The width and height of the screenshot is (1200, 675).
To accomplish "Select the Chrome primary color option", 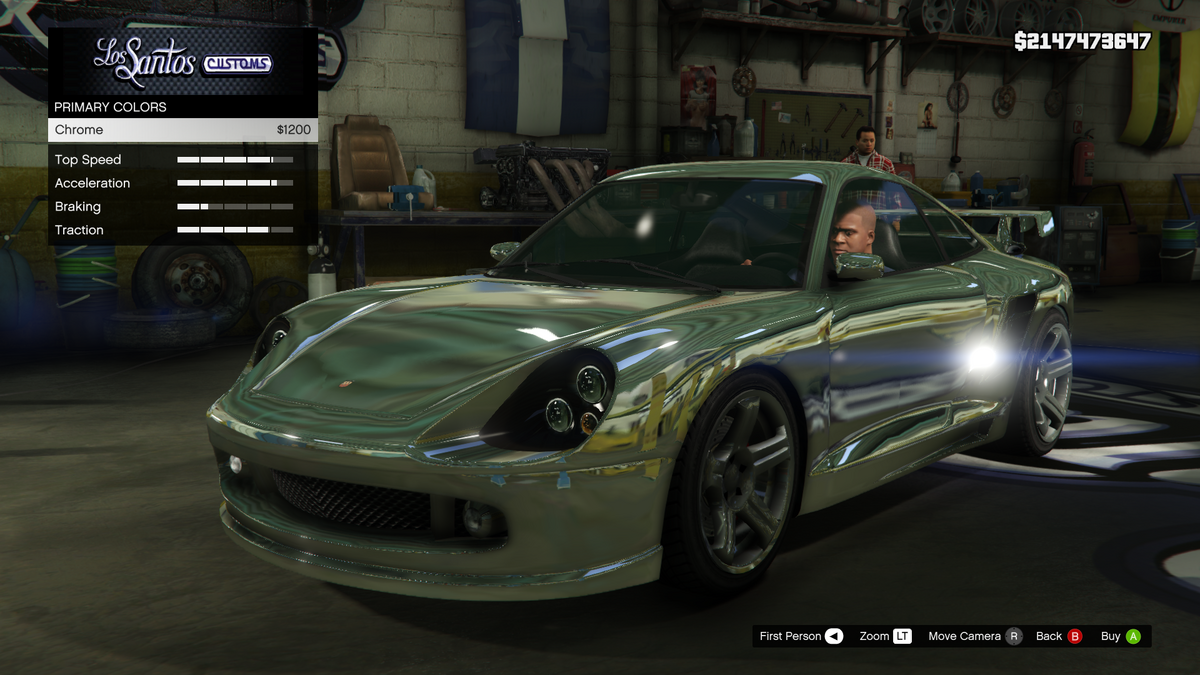I will 182,130.
